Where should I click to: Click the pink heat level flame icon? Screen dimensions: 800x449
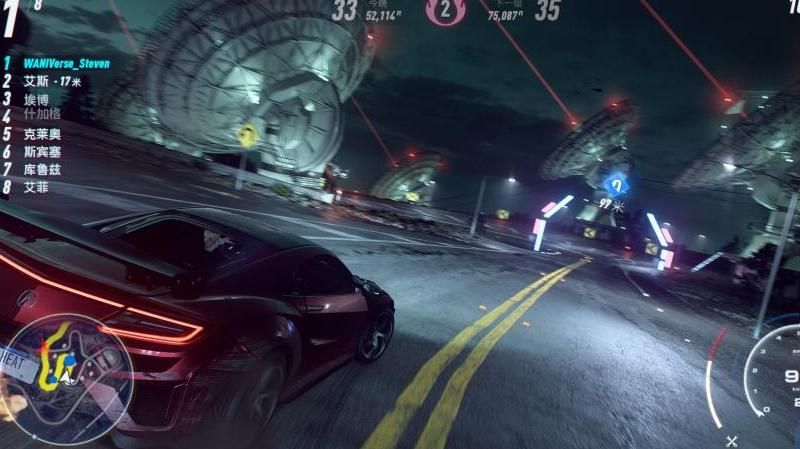click(445, 11)
